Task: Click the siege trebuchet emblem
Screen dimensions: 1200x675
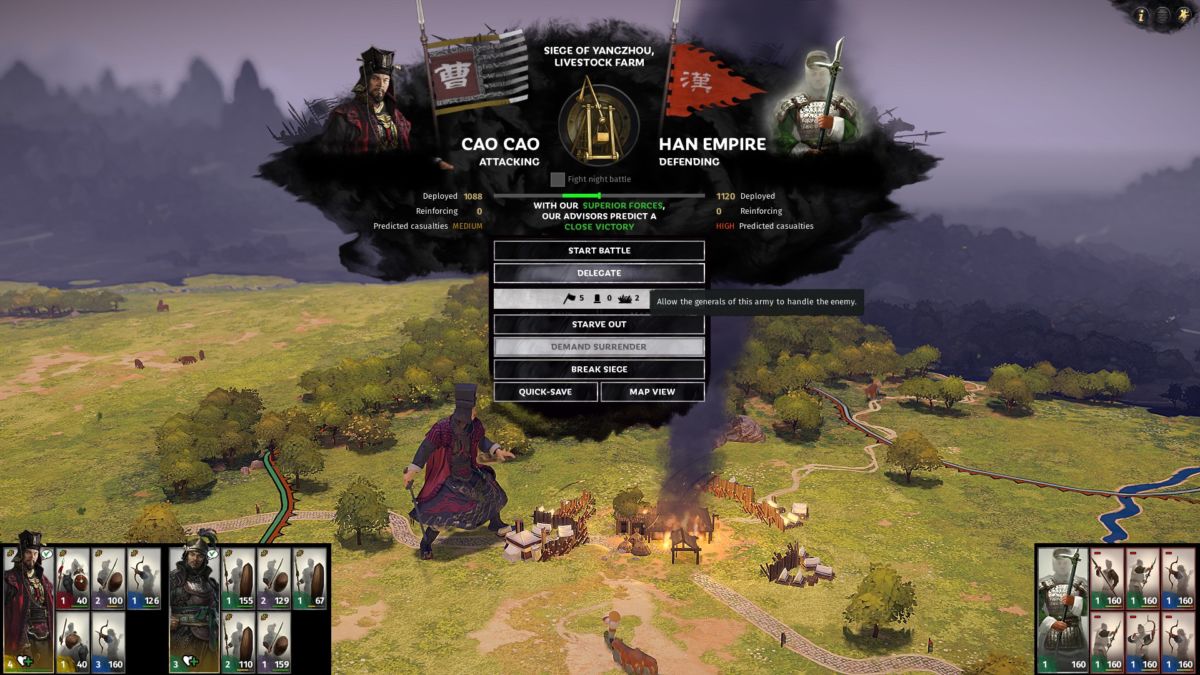Action: (x=598, y=123)
